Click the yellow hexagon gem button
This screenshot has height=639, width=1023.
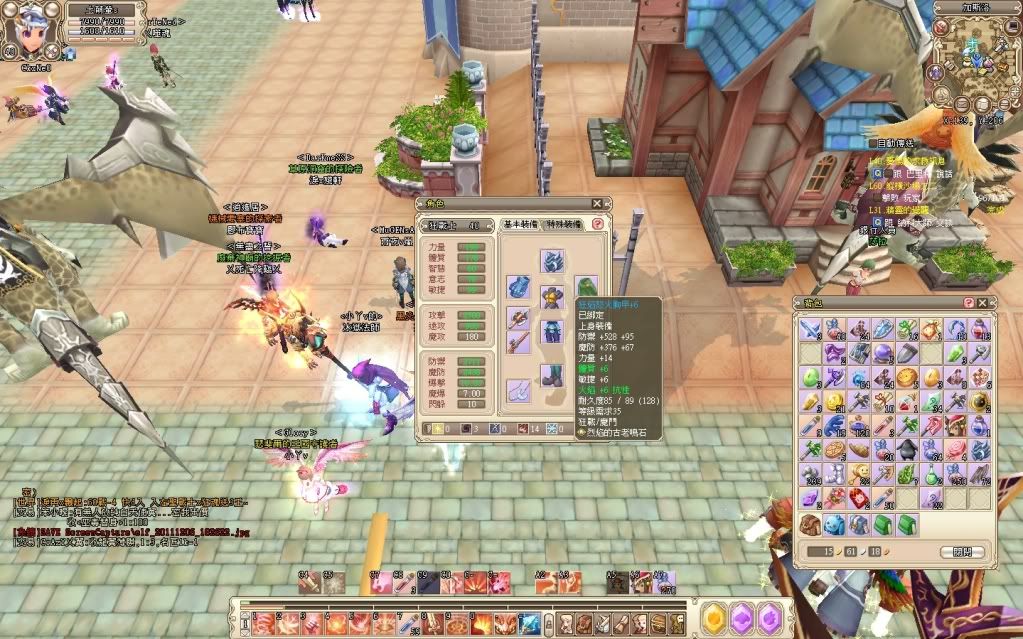click(715, 619)
